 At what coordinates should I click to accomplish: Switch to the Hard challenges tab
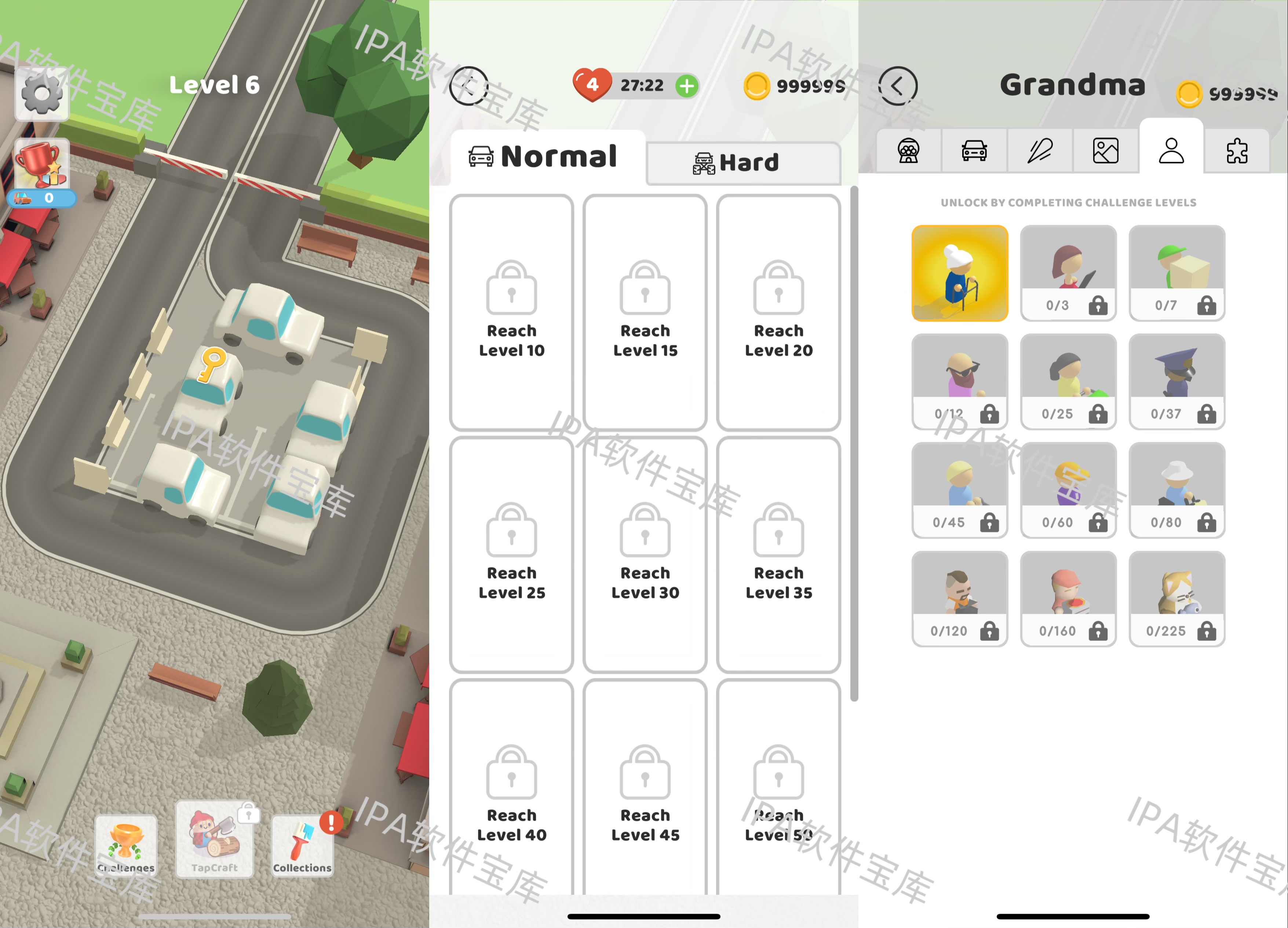[743, 163]
